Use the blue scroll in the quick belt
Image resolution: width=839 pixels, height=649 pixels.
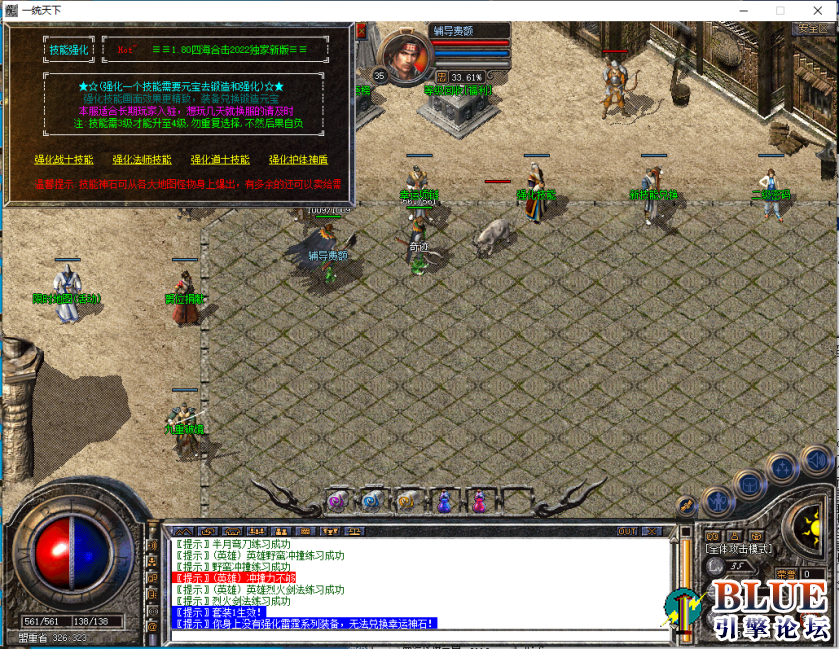pyautogui.click(x=371, y=500)
